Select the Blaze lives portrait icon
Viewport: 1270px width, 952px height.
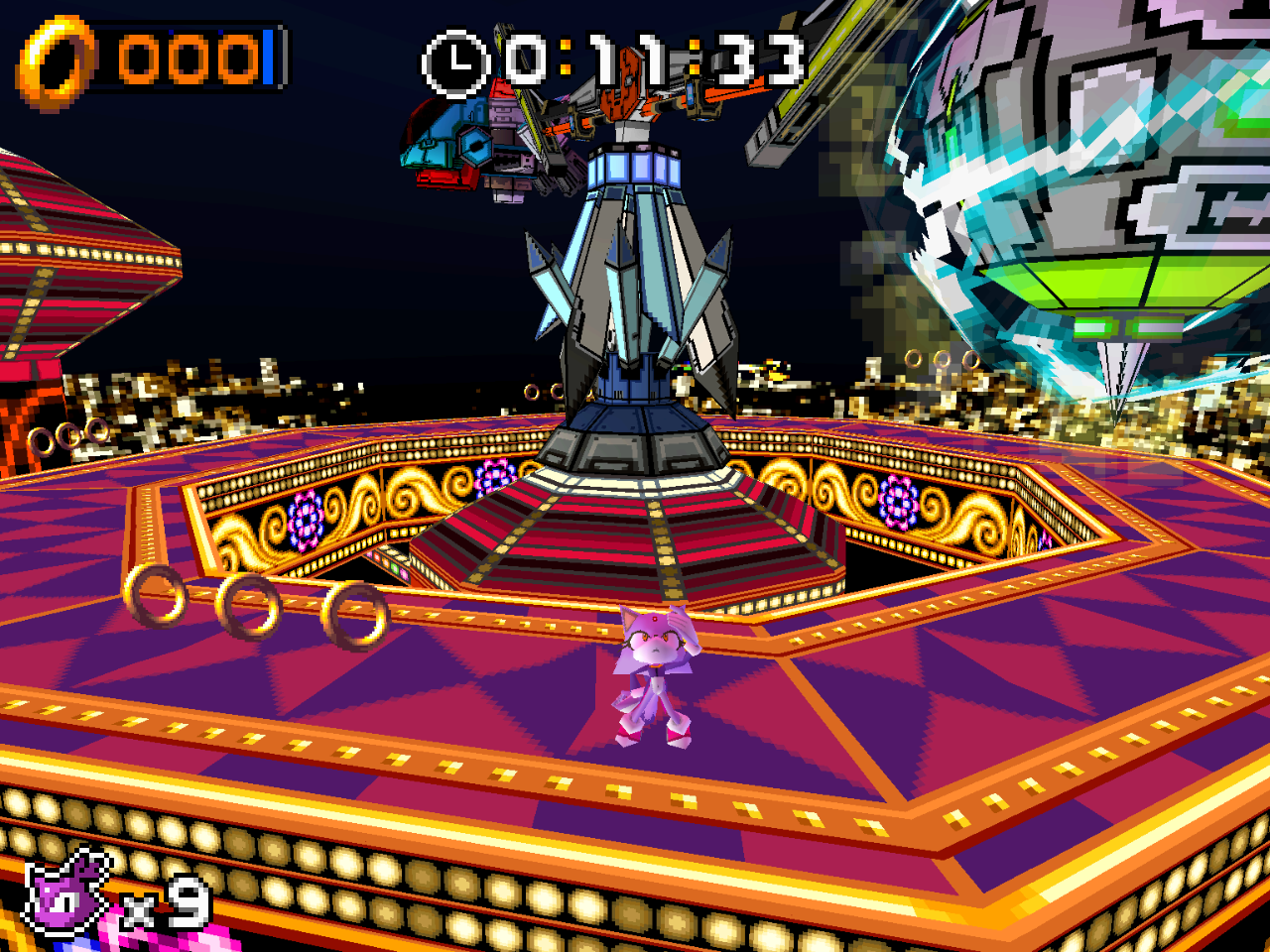click(67, 895)
